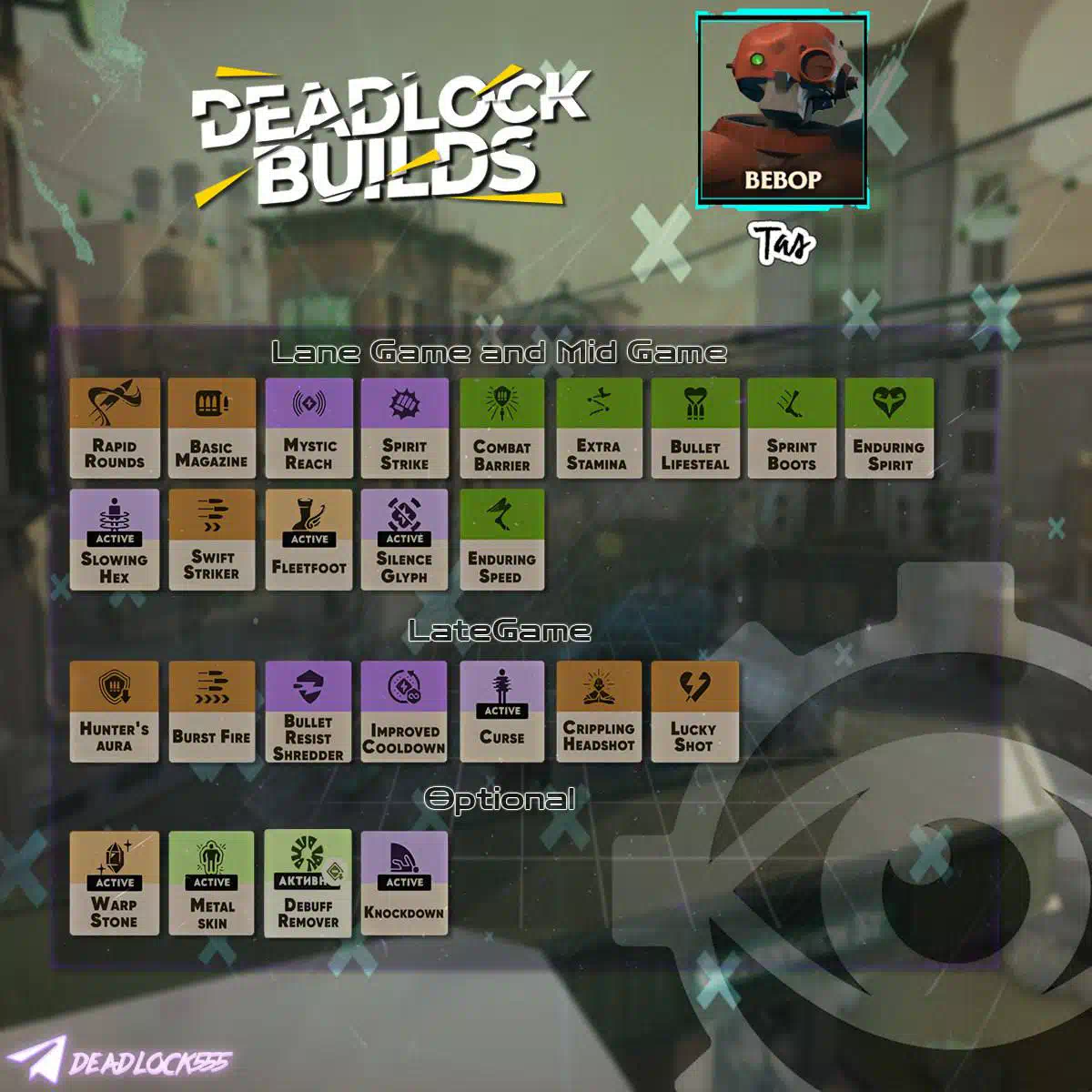Select the Swift Striker item card
Image resolution: width=1092 pixels, height=1092 pixels.
point(211,540)
